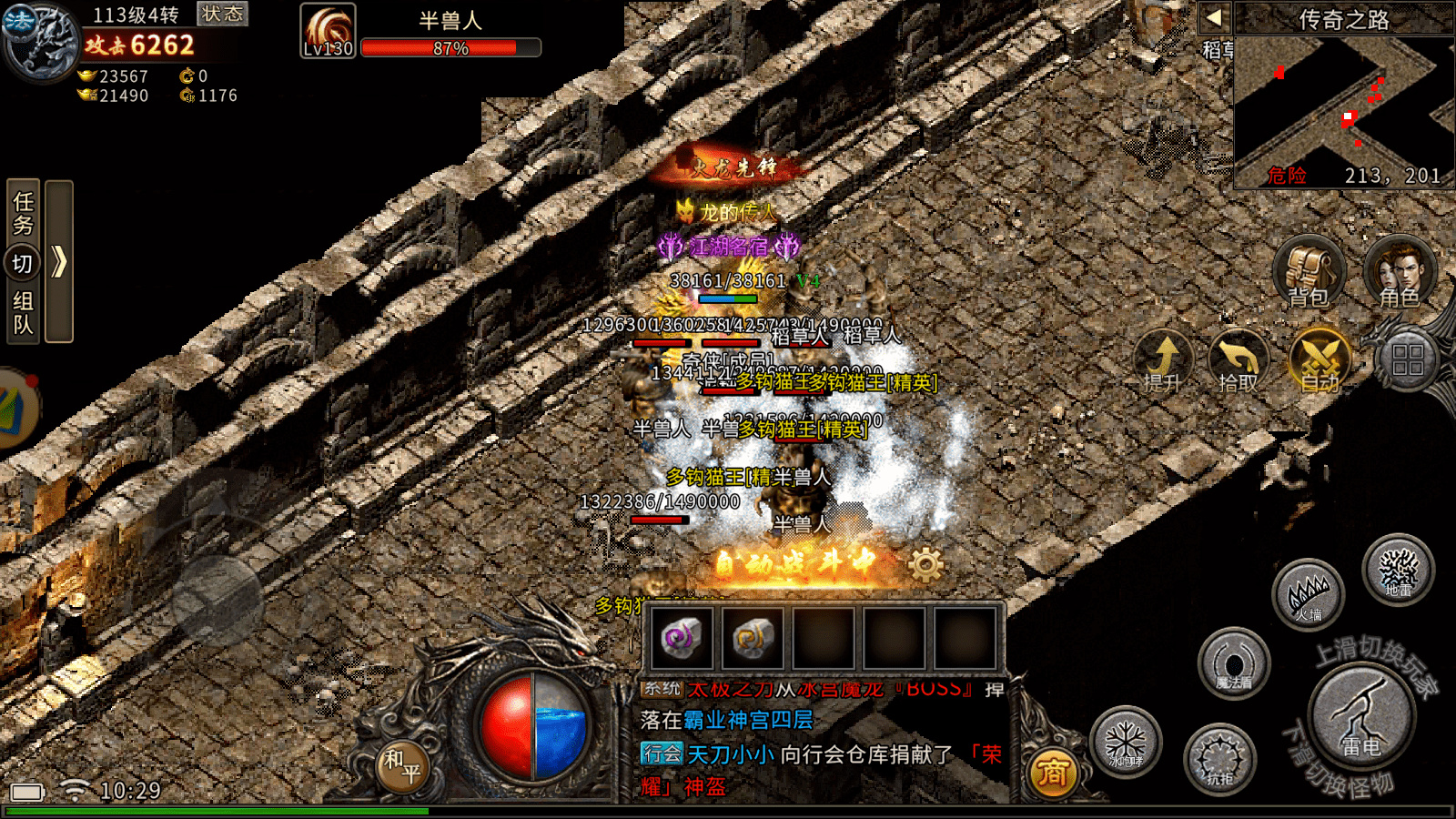Collapse the minimap with the arrow button
1456x819 pixels.
tap(1214, 17)
